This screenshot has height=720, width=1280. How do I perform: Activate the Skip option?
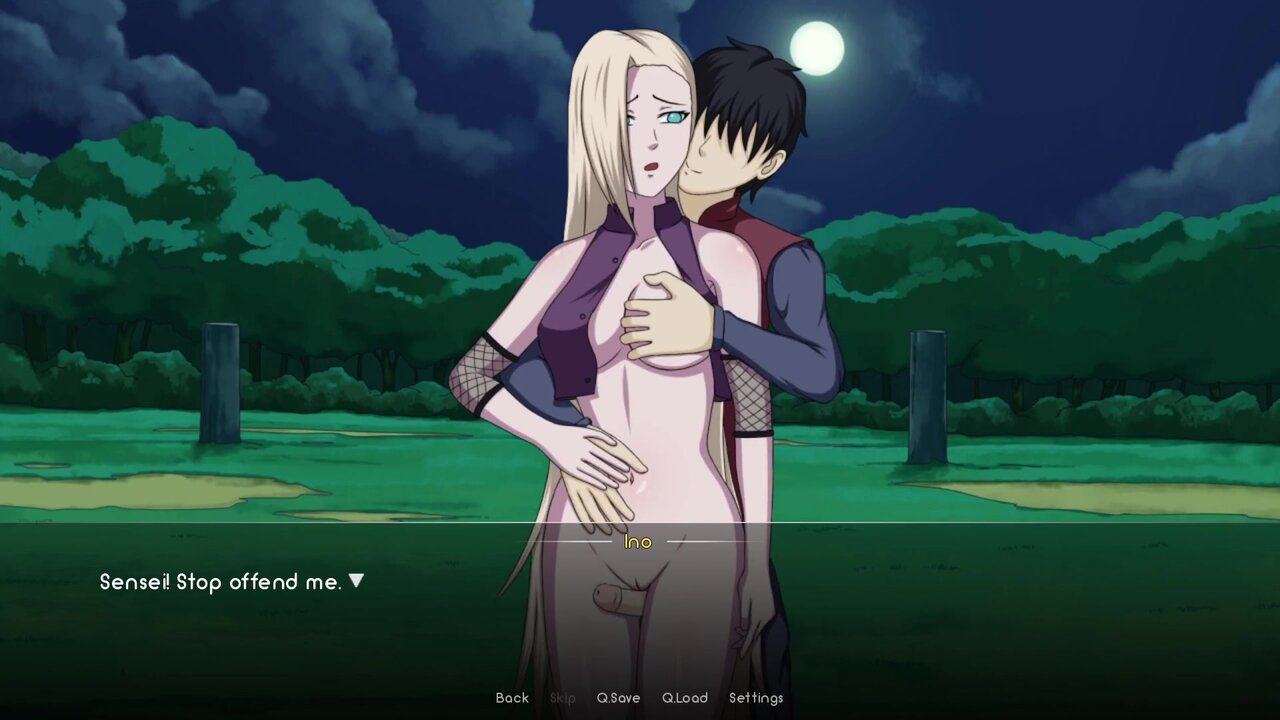pos(563,698)
